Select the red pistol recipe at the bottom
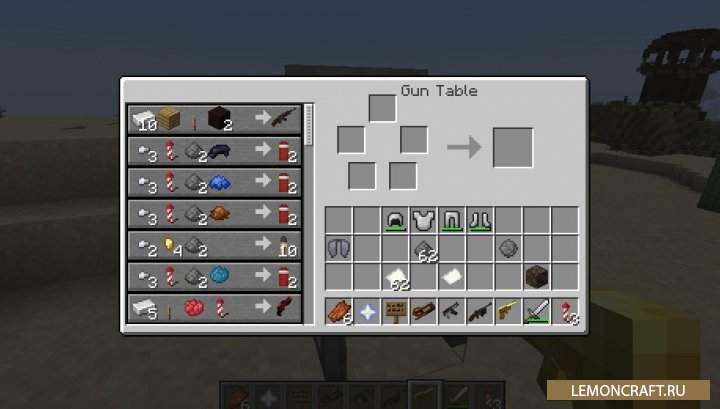Viewport: 720px width, 409px height. [x=214, y=306]
